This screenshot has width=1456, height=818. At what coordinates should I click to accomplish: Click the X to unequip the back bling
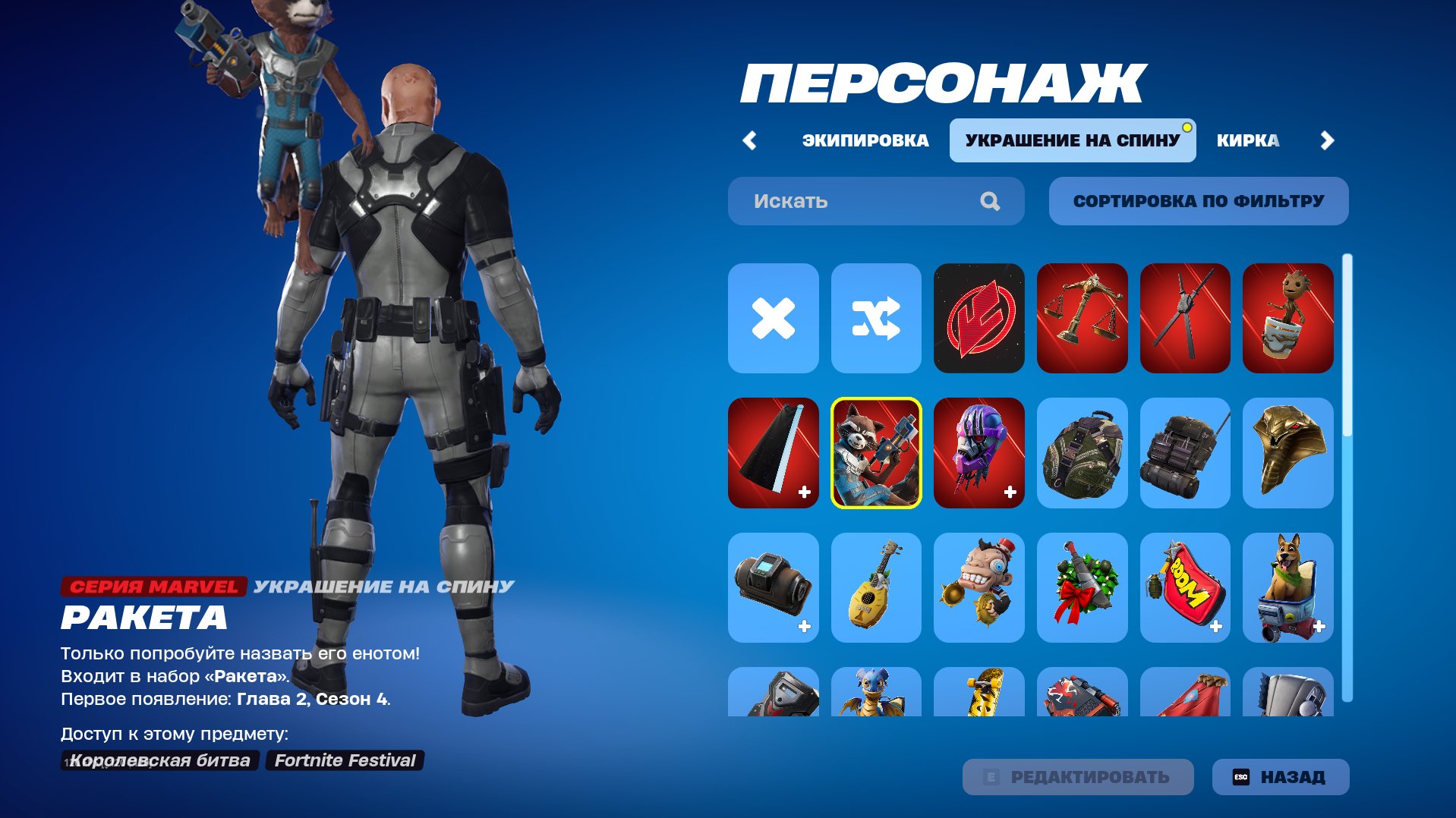pyautogui.click(x=772, y=319)
